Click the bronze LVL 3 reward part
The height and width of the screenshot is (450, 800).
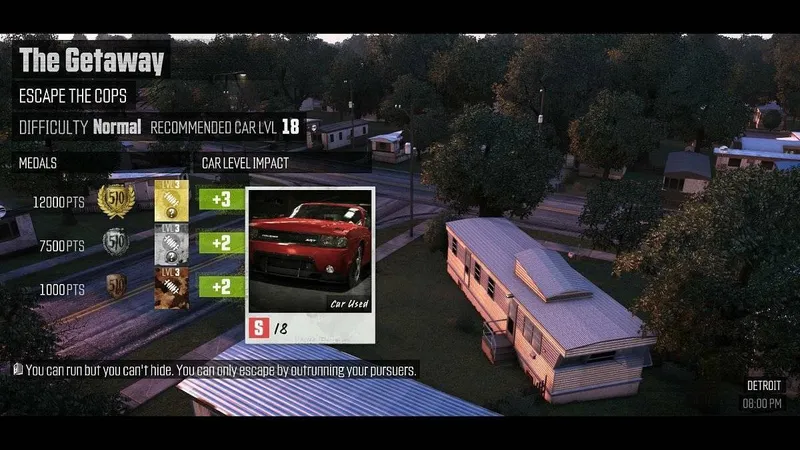(x=171, y=287)
